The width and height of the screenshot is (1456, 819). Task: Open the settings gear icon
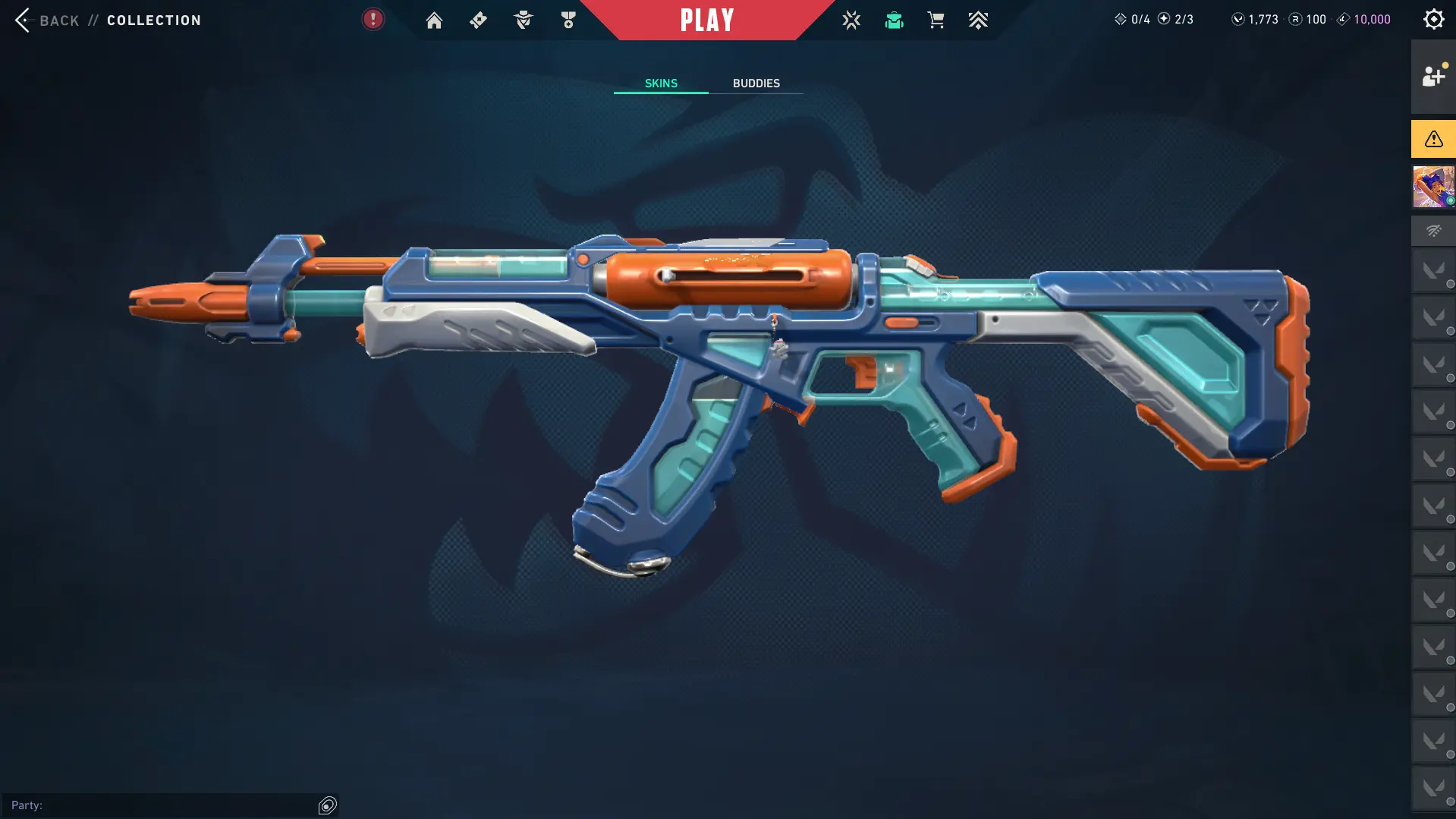click(x=1433, y=20)
